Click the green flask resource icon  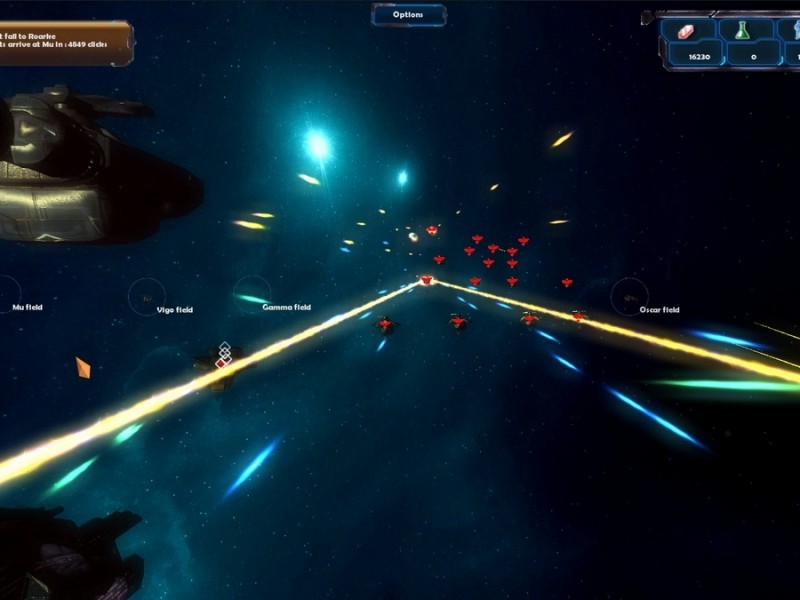[x=742, y=31]
